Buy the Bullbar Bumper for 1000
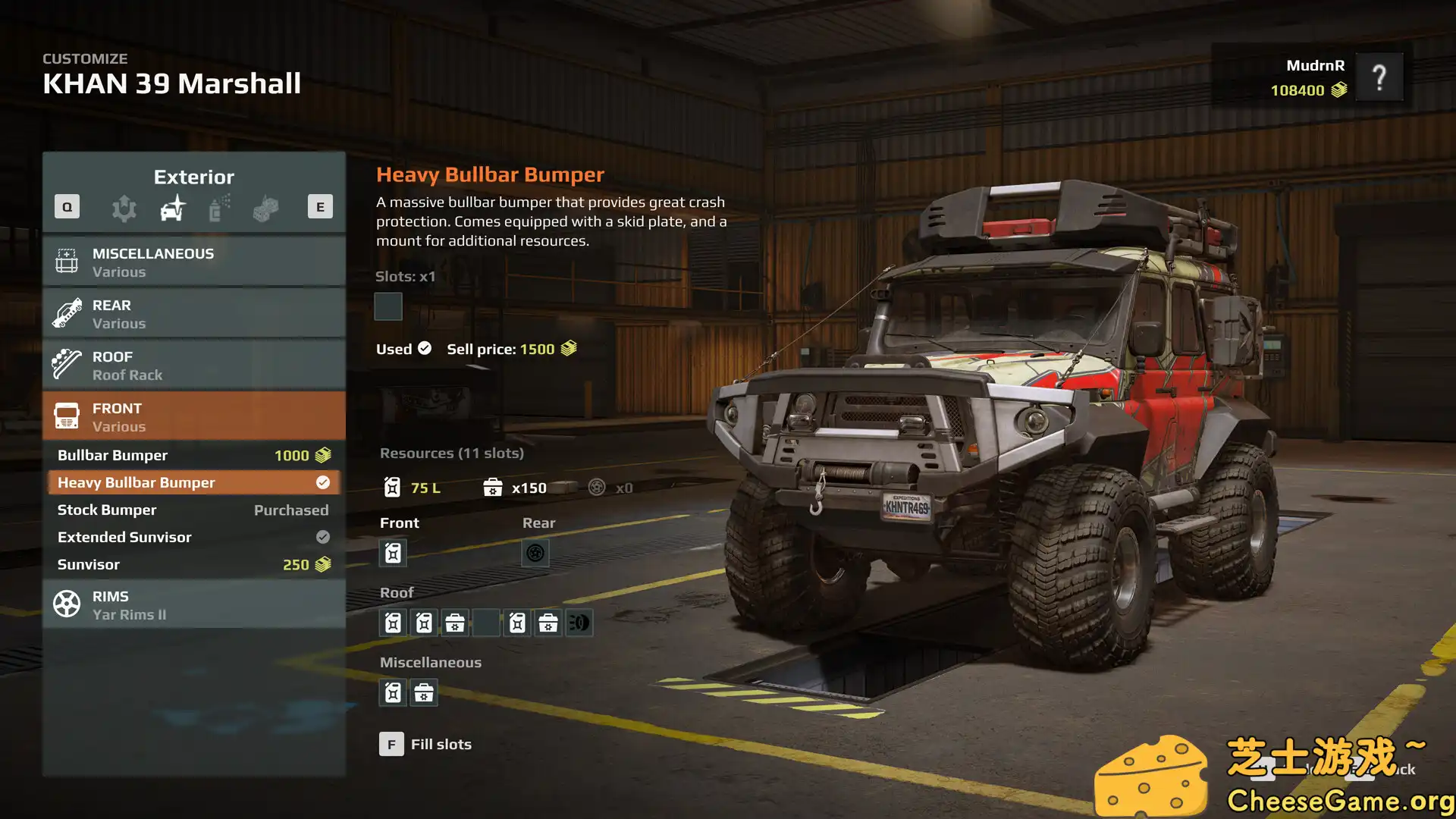The width and height of the screenshot is (1456, 819). (194, 455)
